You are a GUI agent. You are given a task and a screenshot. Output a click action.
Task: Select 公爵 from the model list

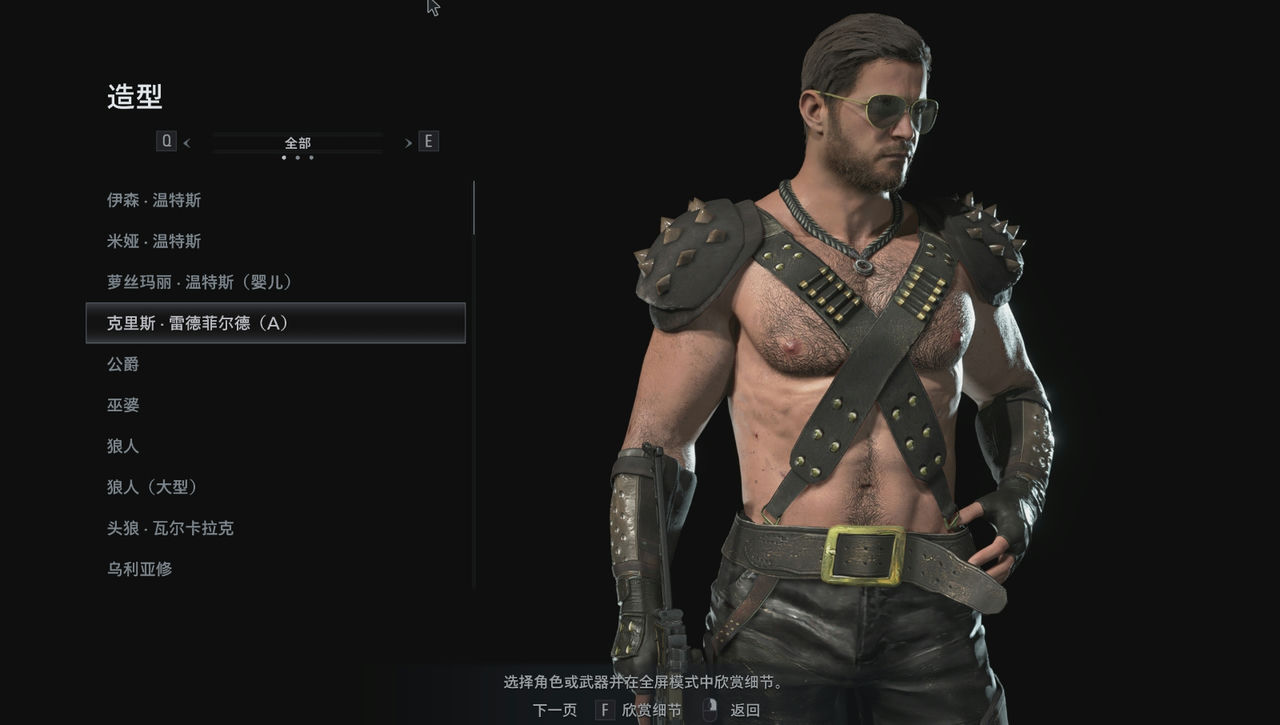(123, 364)
